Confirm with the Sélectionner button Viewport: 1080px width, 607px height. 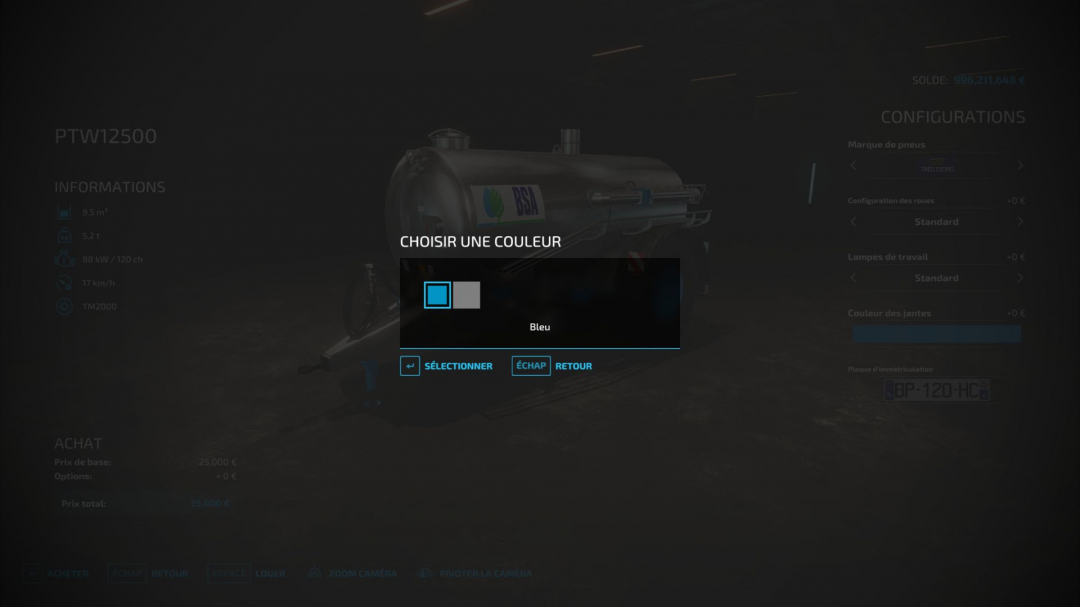click(447, 366)
